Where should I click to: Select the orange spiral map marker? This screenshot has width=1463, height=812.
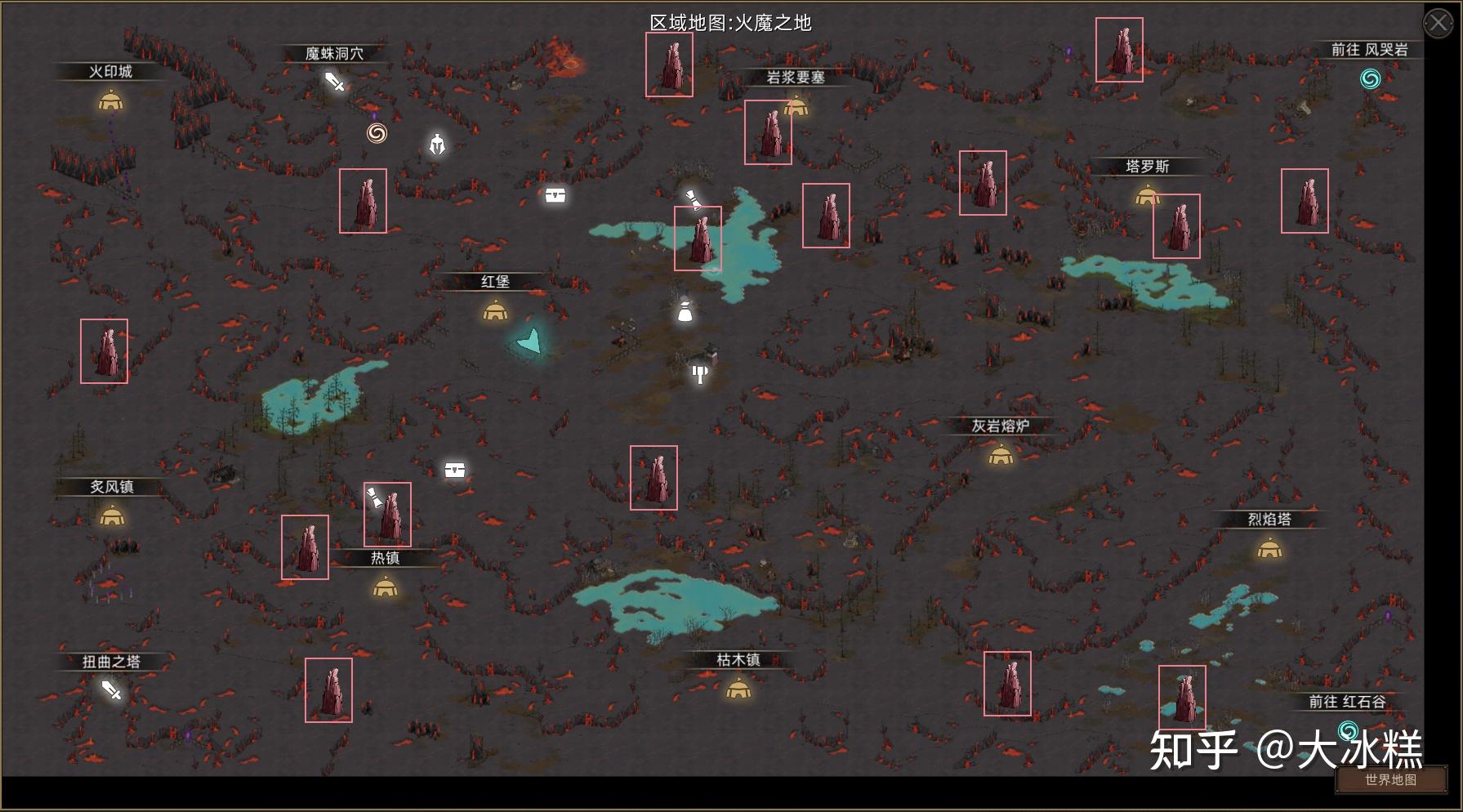tap(377, 133)
